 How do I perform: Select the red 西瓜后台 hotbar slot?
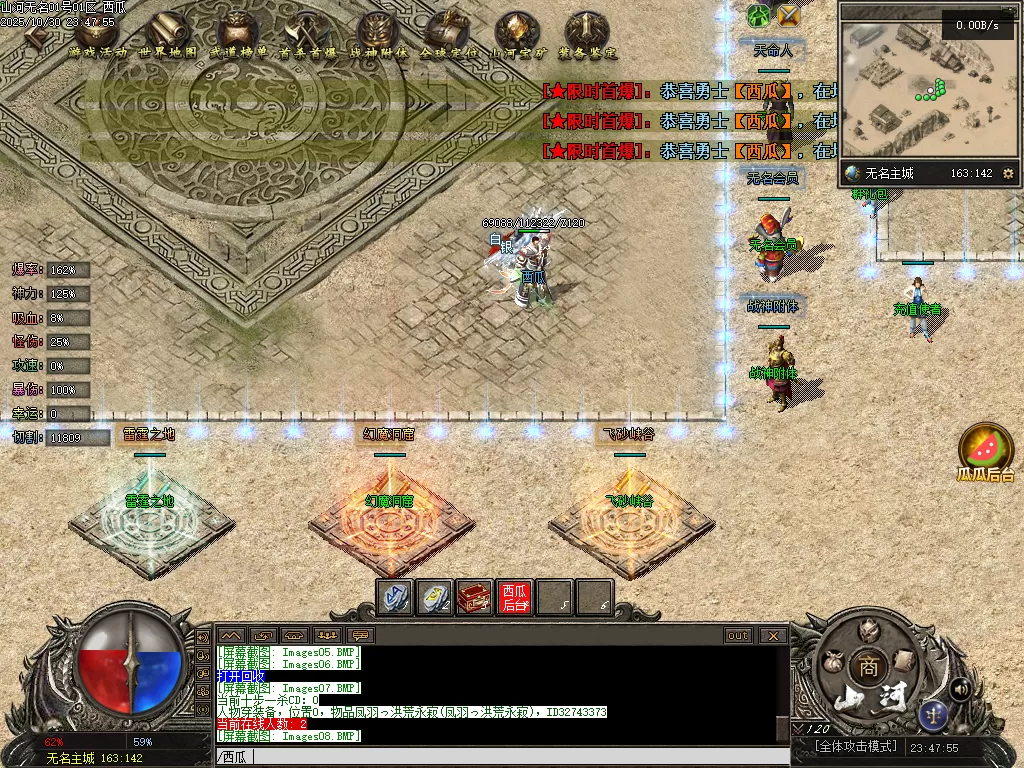pos(515,597)
